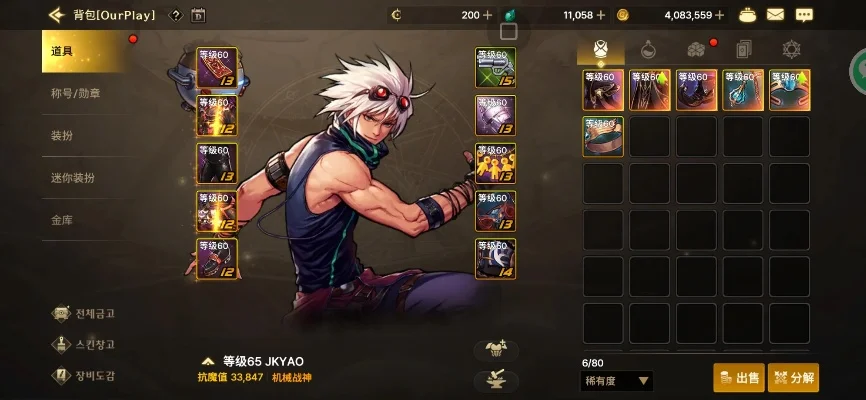Select the 道具 menu tab

pos(85,51)
